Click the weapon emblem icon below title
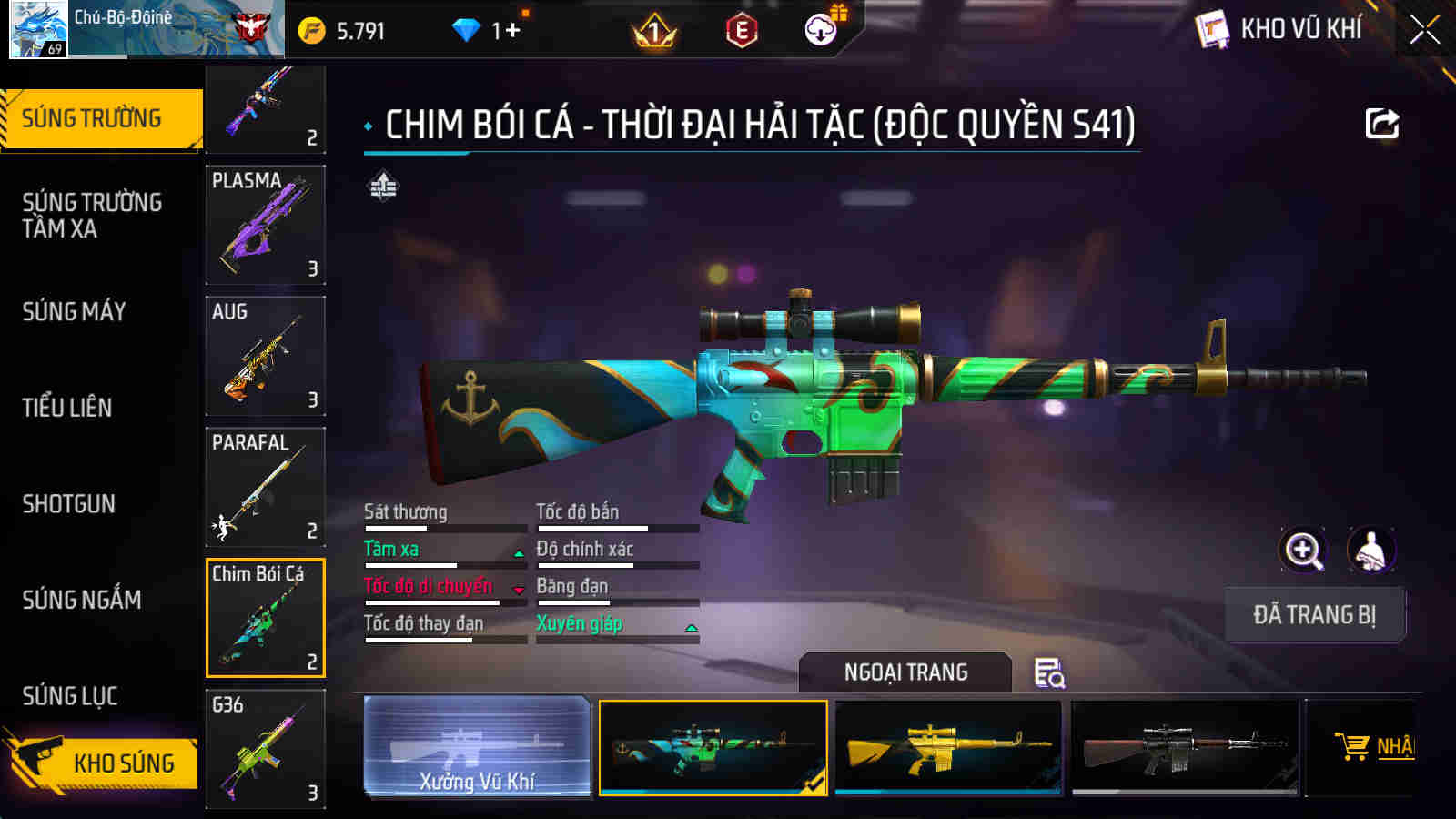 (381, 187)
